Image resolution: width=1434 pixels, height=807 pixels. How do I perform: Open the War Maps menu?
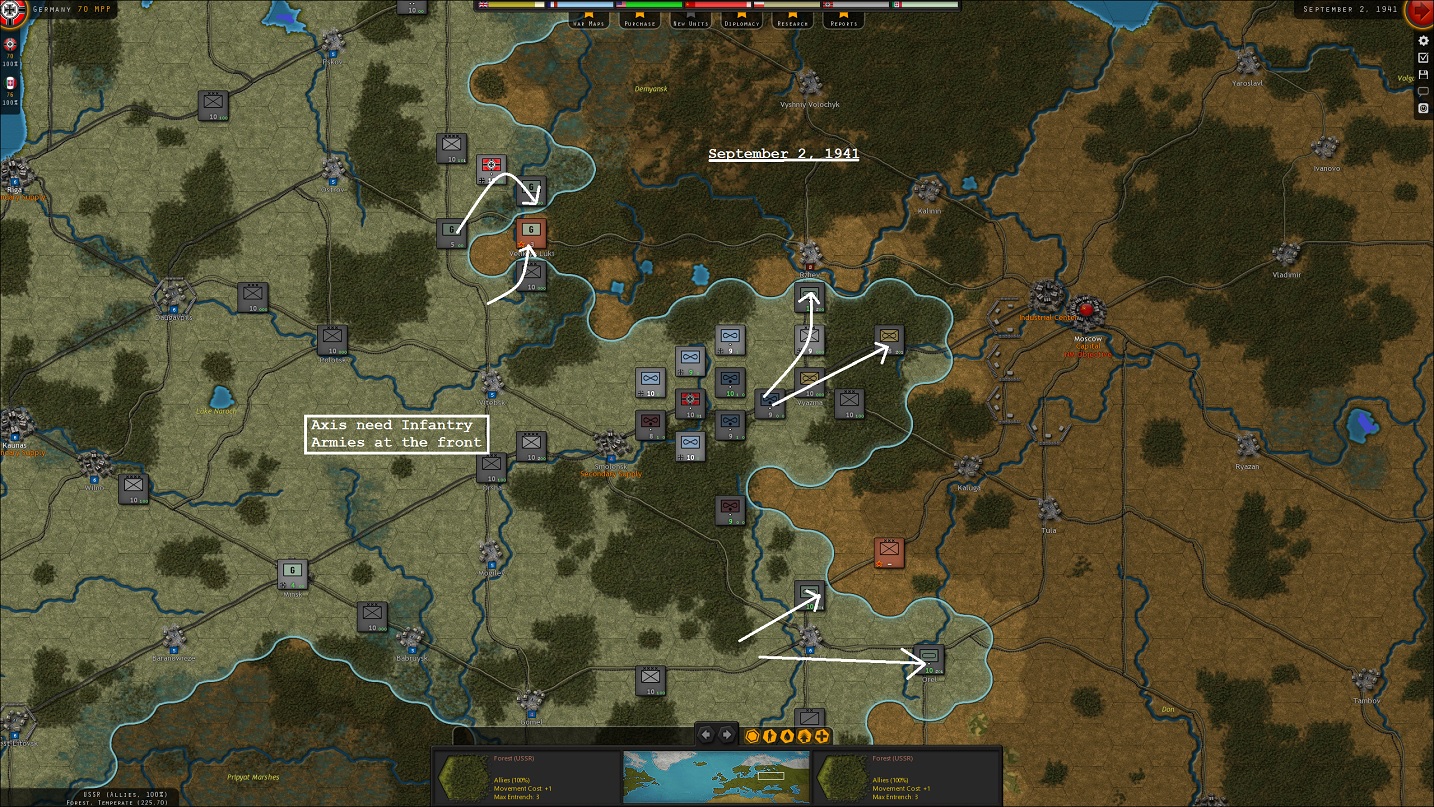coord(590,20)
